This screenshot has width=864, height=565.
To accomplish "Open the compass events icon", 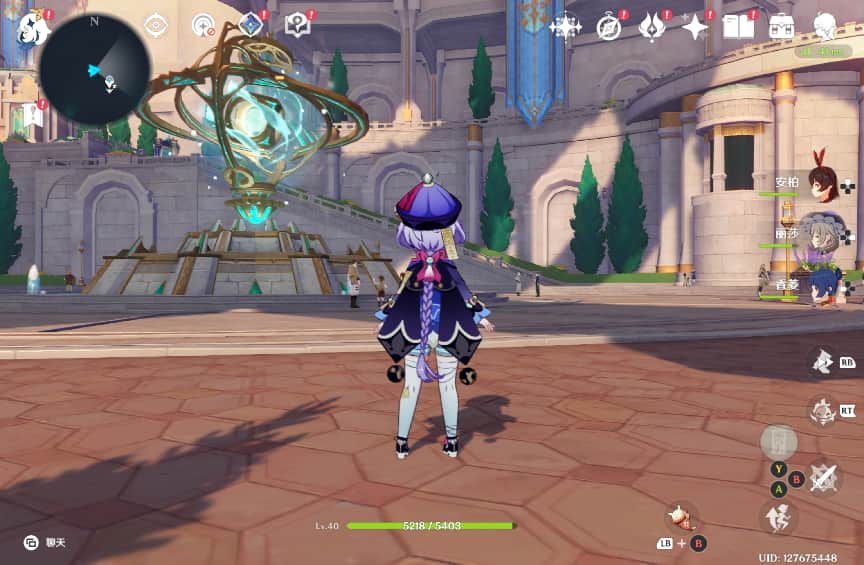I will pos(609,26).
